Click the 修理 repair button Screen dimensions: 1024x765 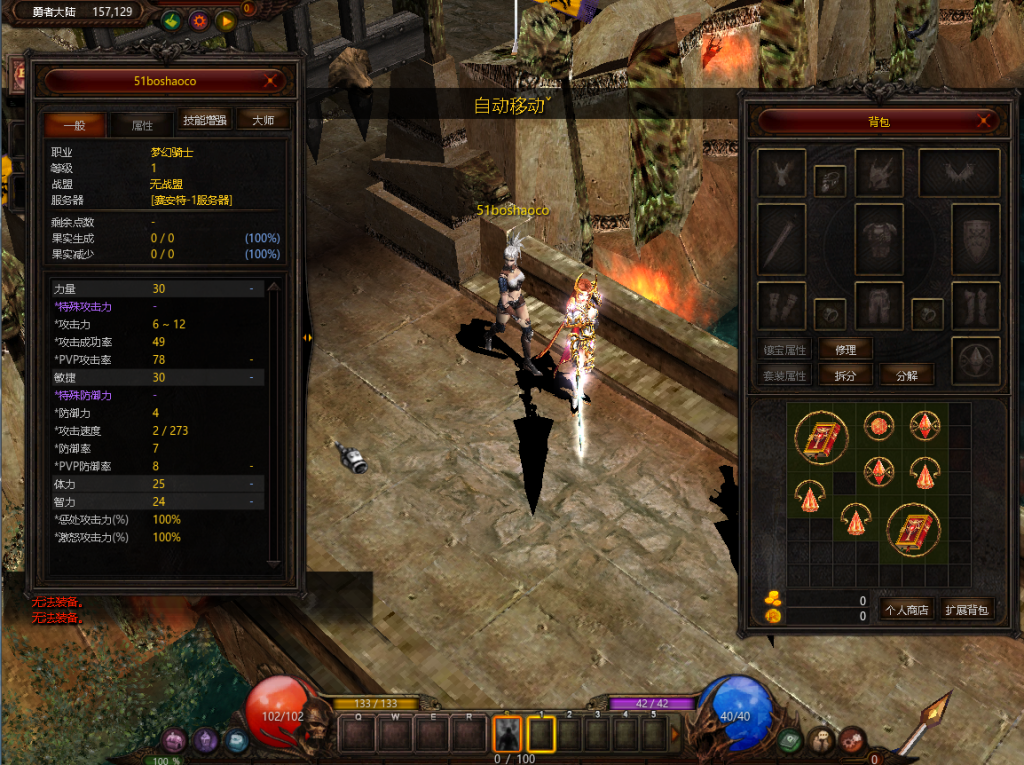(x=845, y=349)
